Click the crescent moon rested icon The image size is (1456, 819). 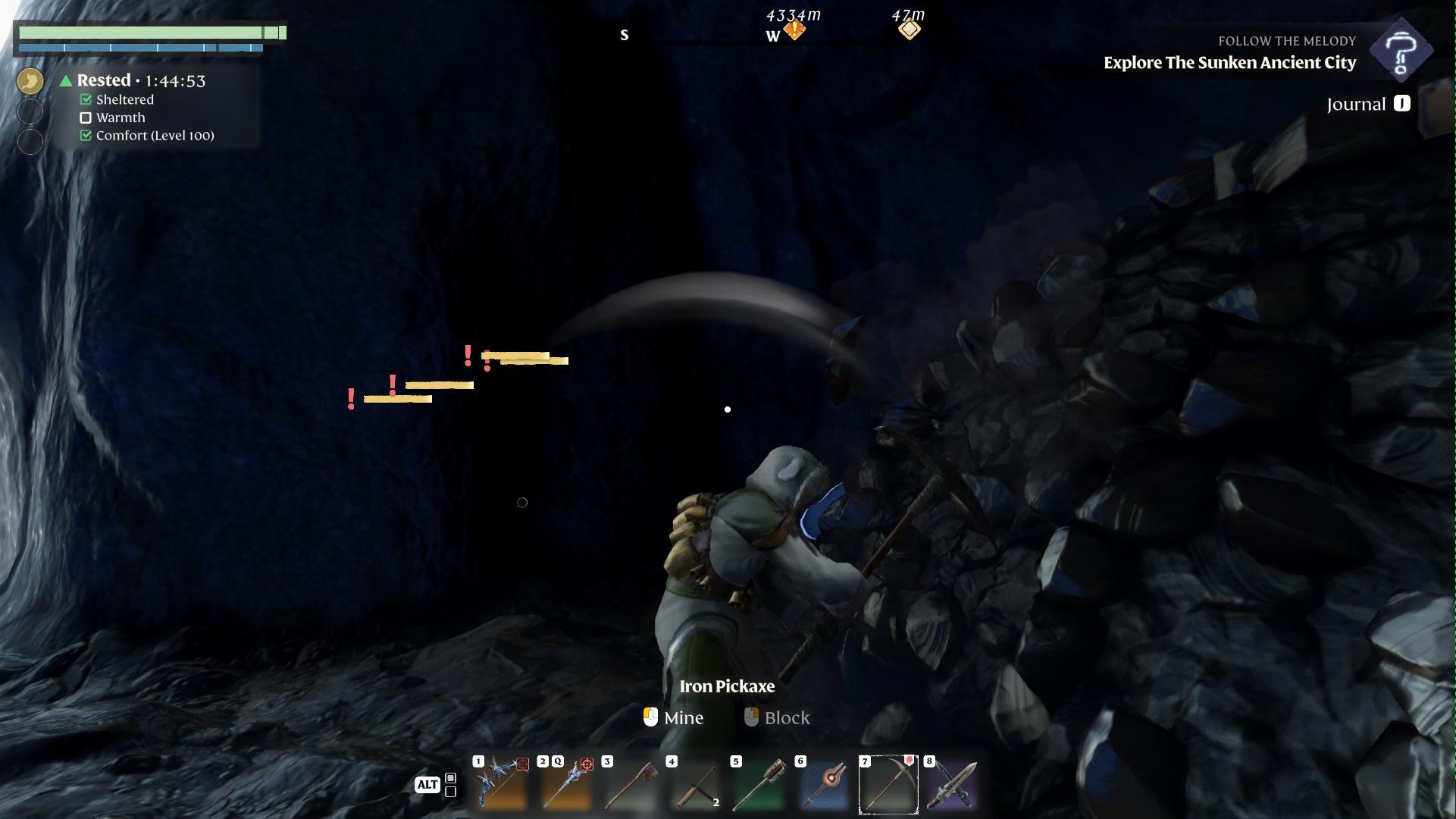(x=30, y=81)
